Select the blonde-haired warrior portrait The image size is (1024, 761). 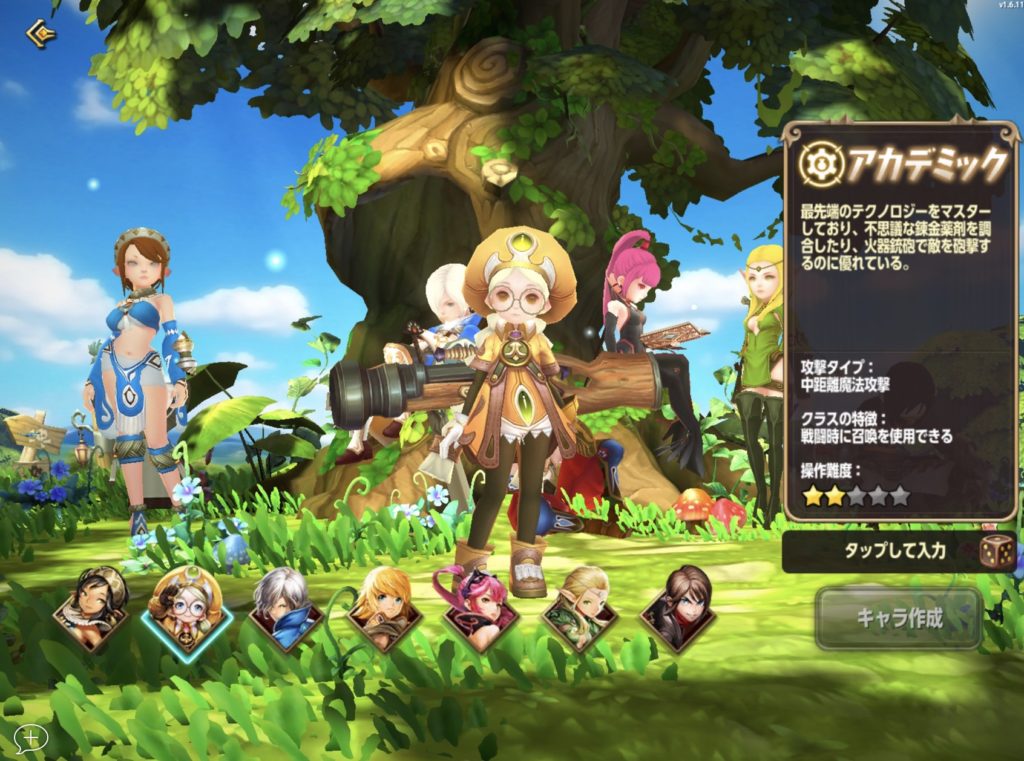tap(384, 608)
